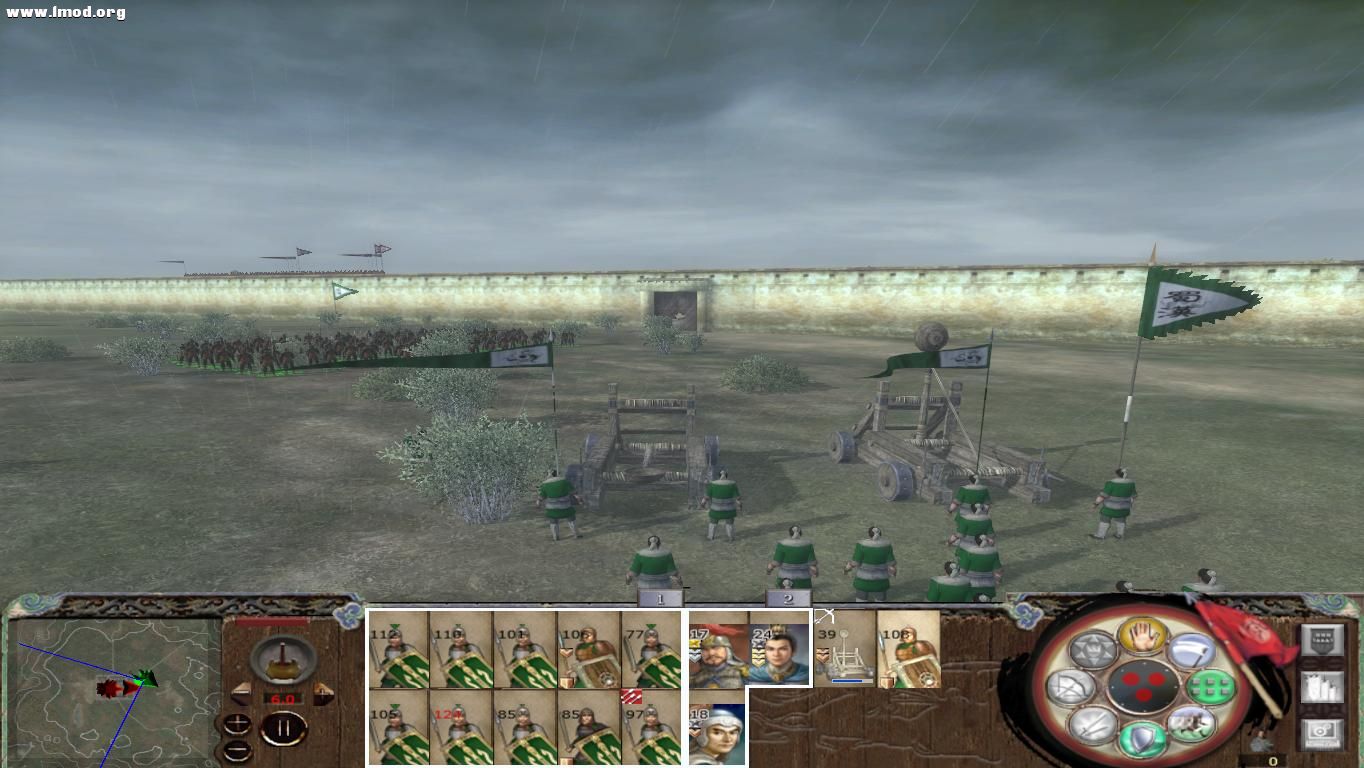The width and height of the screenshot is (1364, 768).
Task: Select unit group tab 1
Action: [659, 597]
